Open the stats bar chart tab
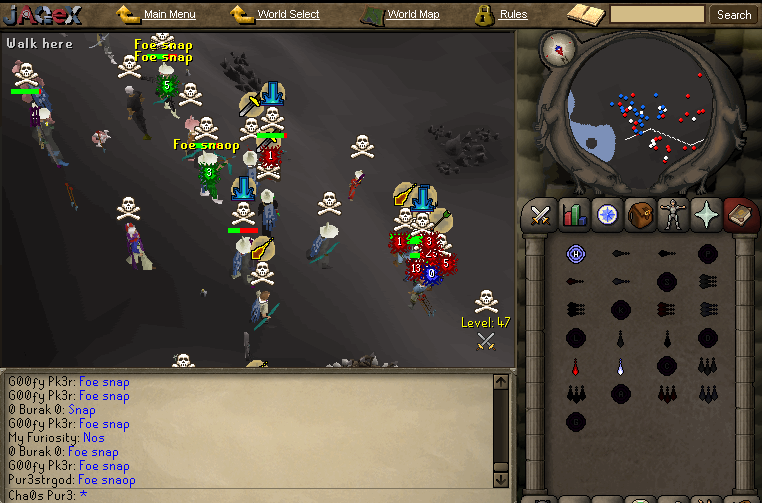 [x=574, y=214]
